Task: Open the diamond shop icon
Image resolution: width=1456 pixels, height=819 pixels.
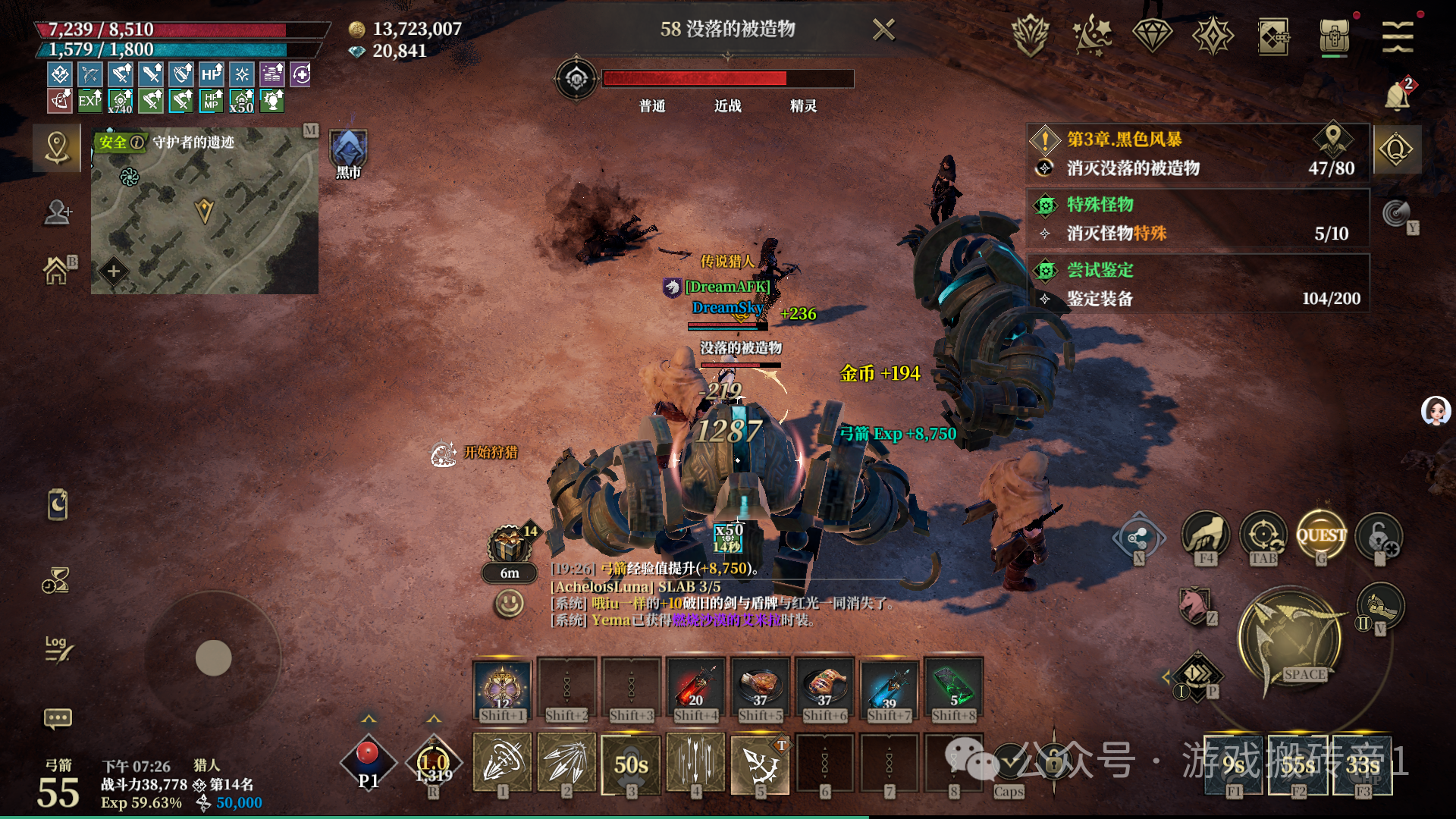Action: click(1152, 36)
